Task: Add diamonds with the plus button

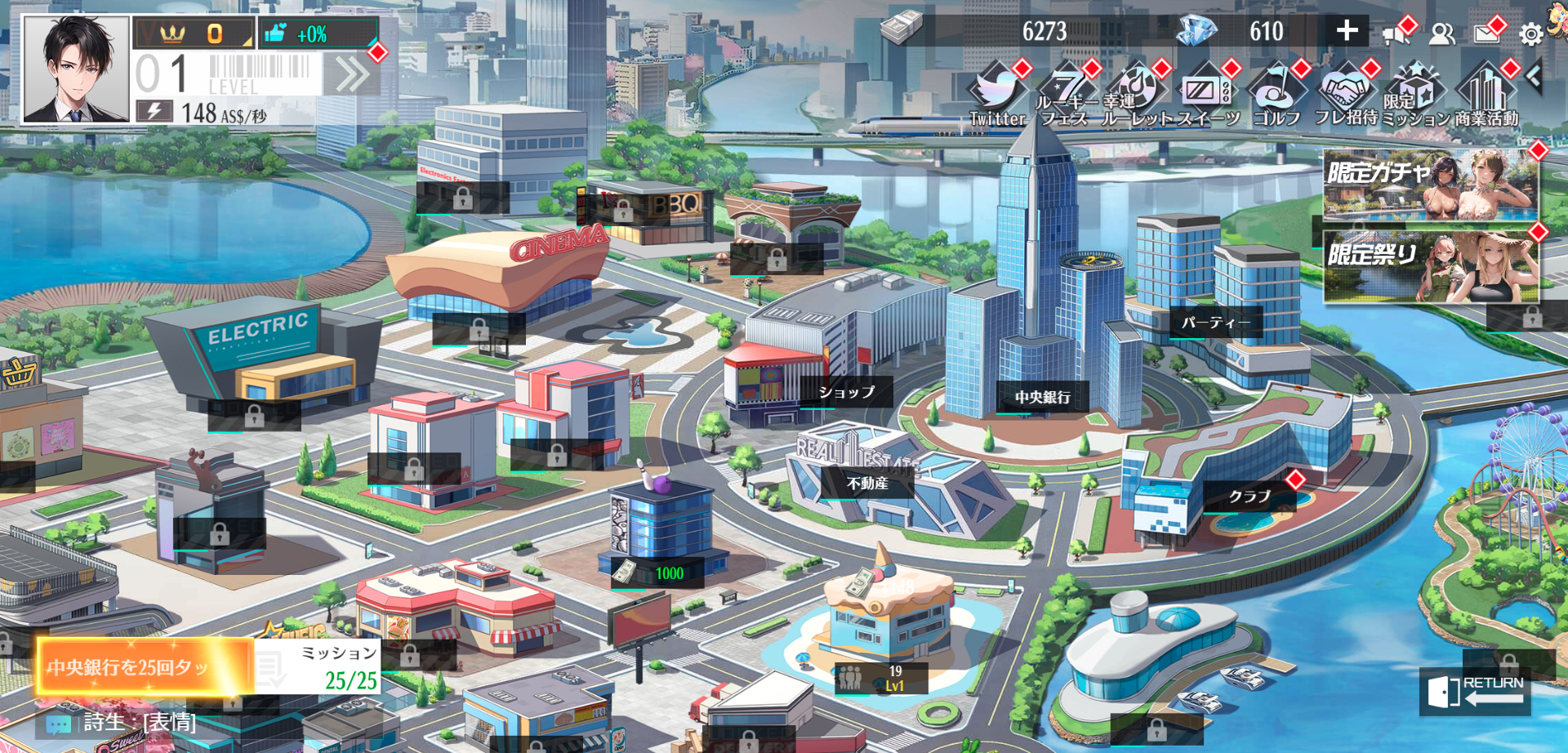Action: (x=1347, y=32)
